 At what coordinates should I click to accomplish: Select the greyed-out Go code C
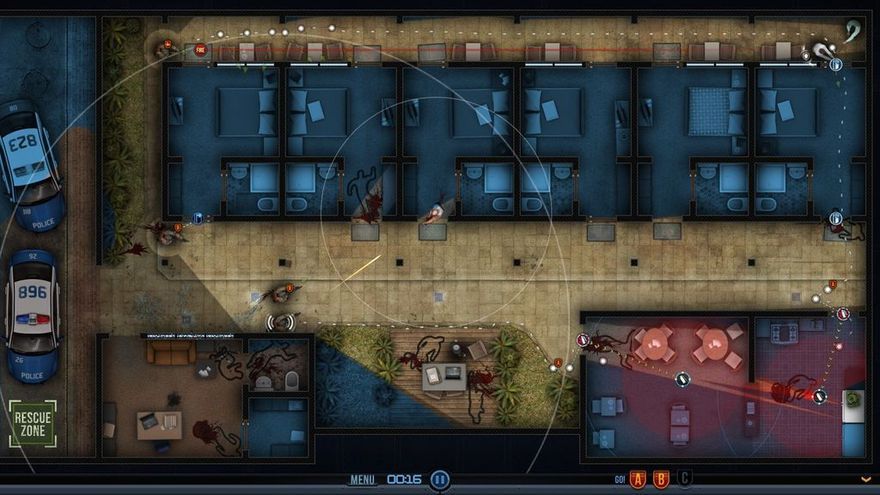click(684, 479)
